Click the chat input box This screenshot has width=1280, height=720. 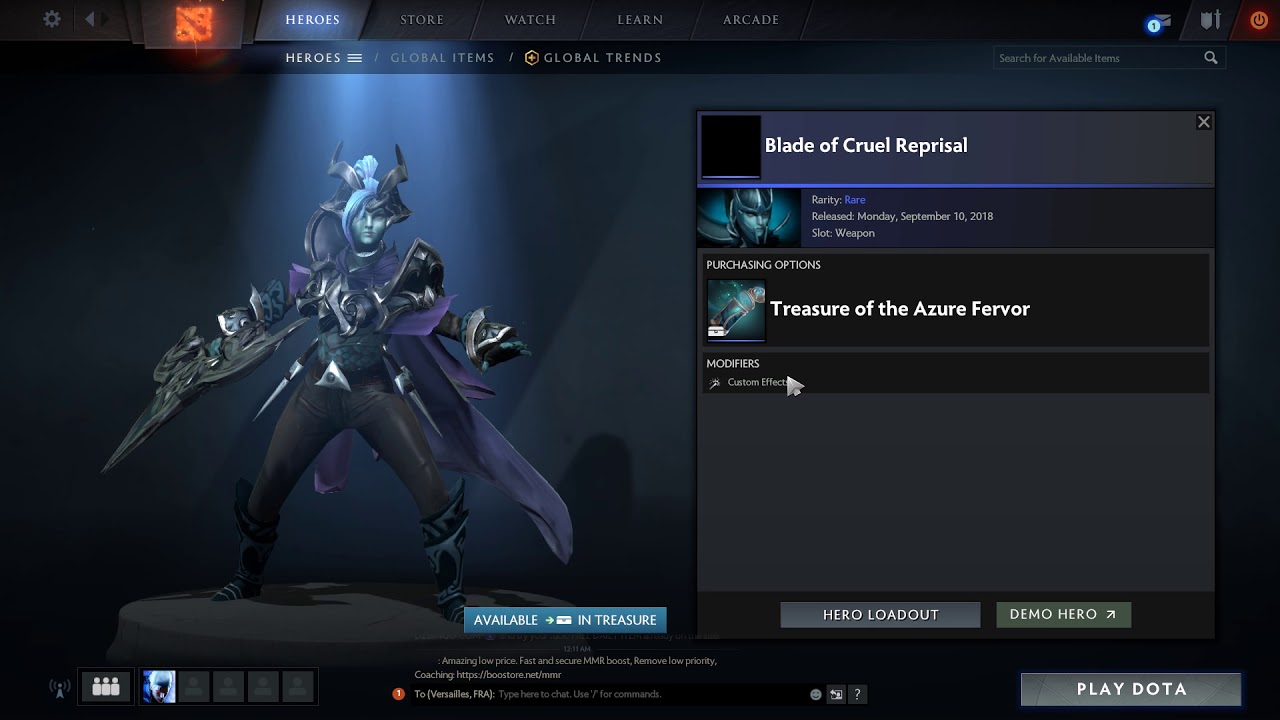click(650, 694)
